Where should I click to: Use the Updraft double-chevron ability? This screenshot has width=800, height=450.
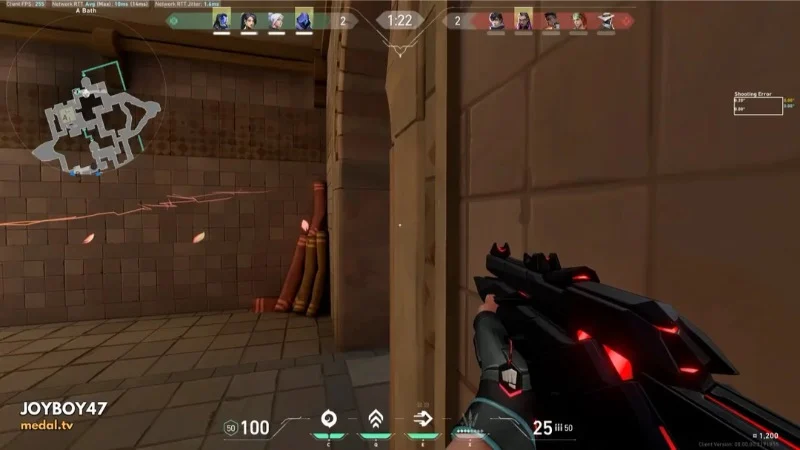pos(376,420)
